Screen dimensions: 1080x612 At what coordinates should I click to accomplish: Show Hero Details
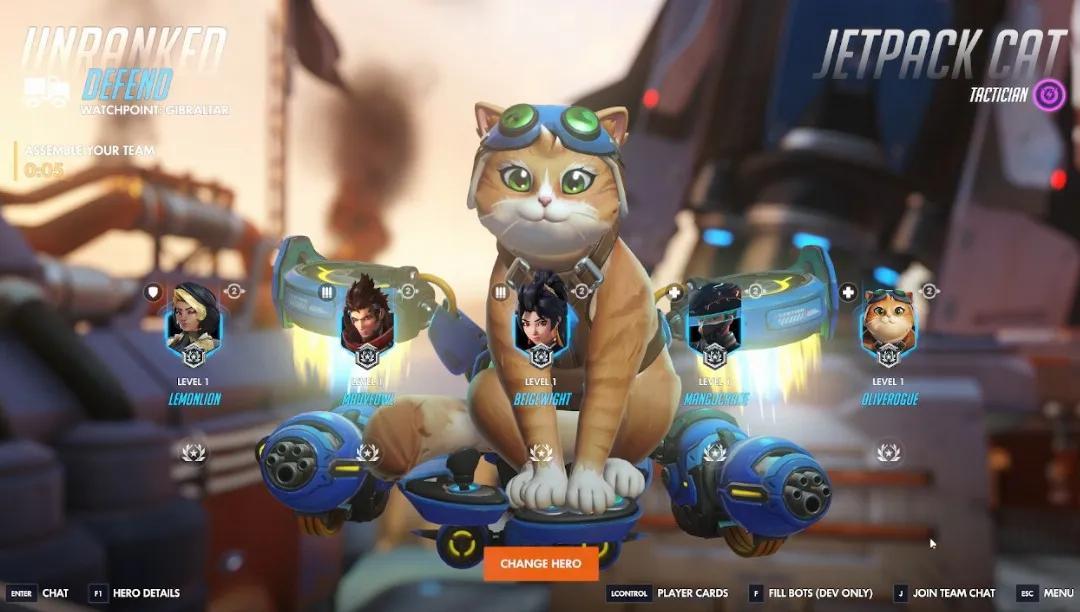coord(134,593)
